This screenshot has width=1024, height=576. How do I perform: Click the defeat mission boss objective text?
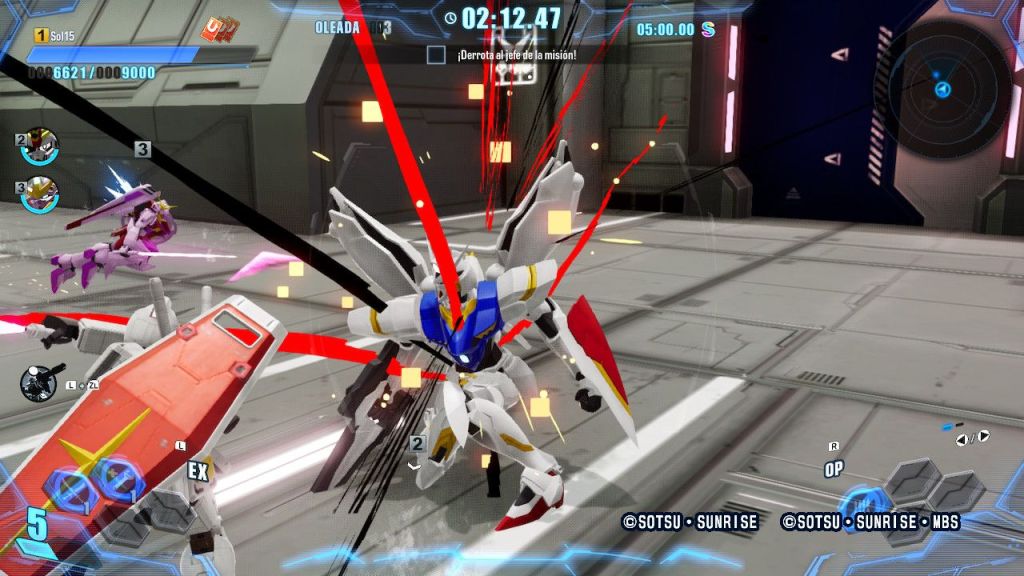click(x=516, y=55)
